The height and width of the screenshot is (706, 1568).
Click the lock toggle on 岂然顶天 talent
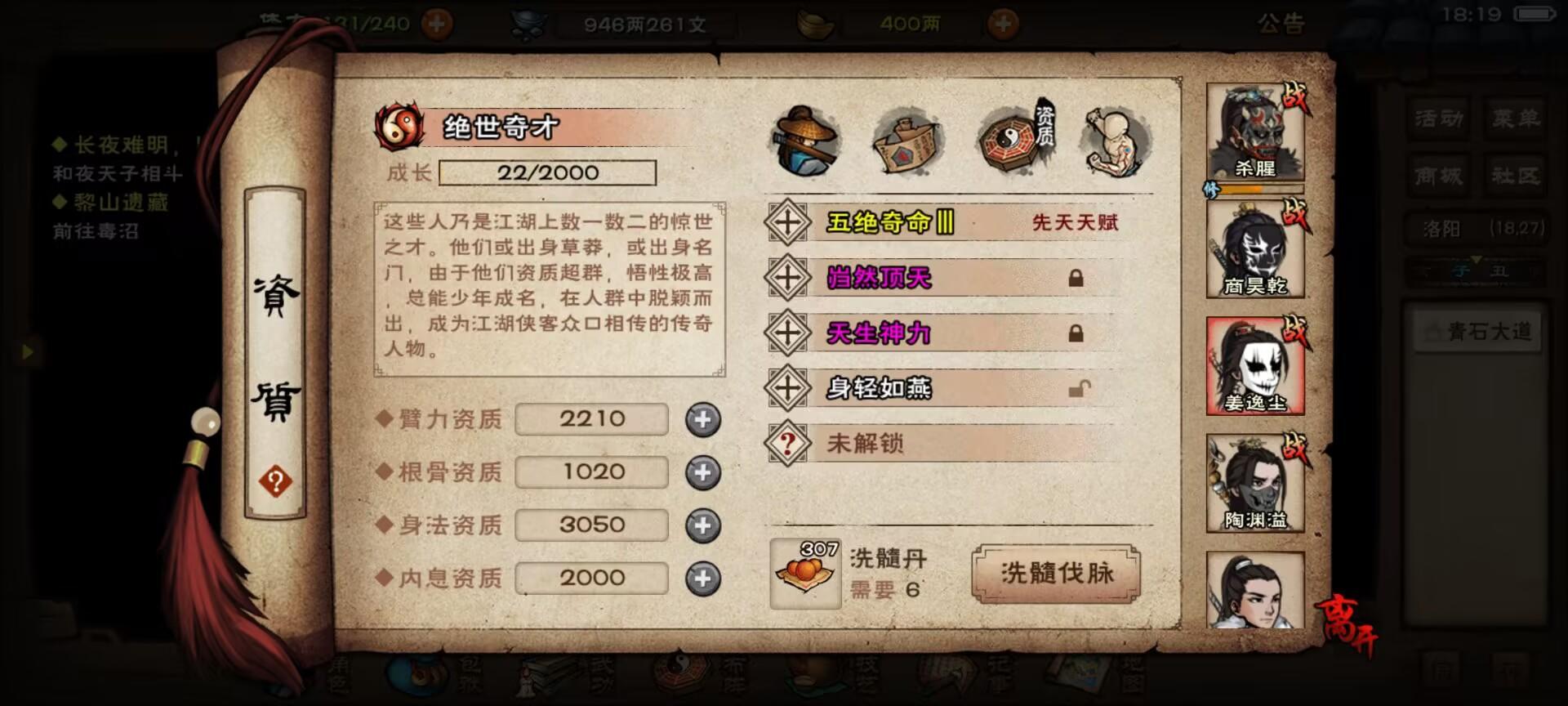point(1076,278)
